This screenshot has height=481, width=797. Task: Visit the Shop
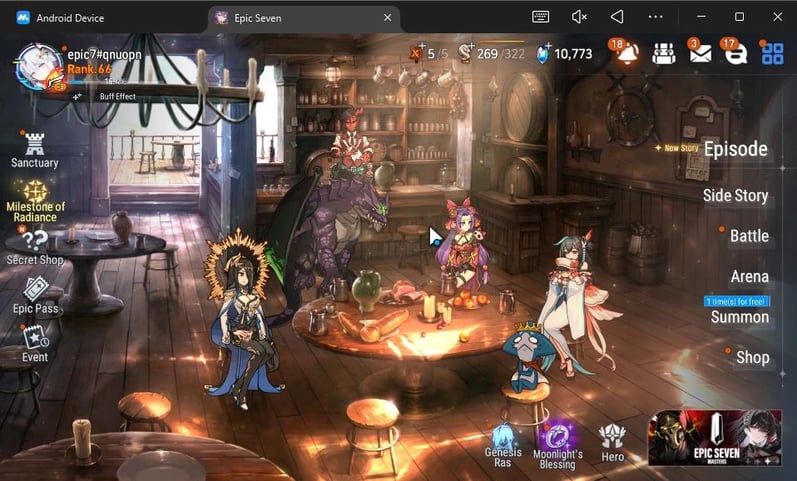pyautogui.click(x=752, y=357)
